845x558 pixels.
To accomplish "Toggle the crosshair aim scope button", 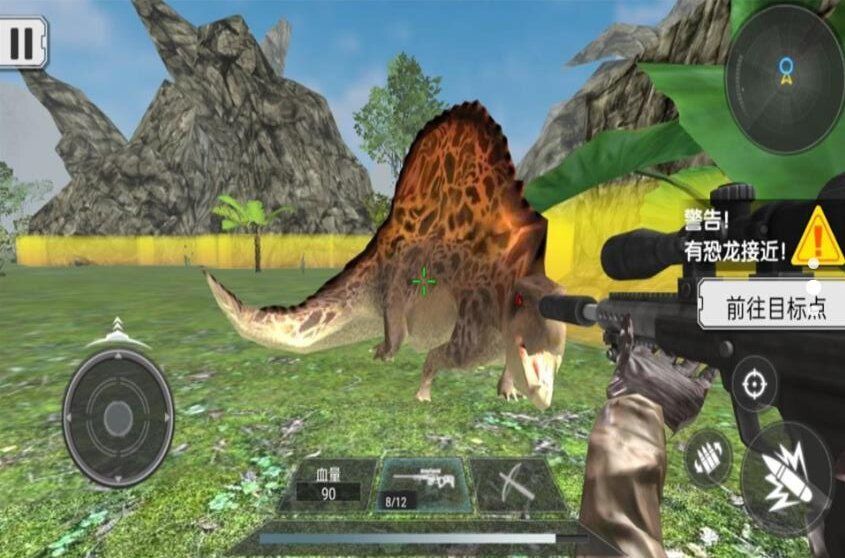I will click(754, 383).
